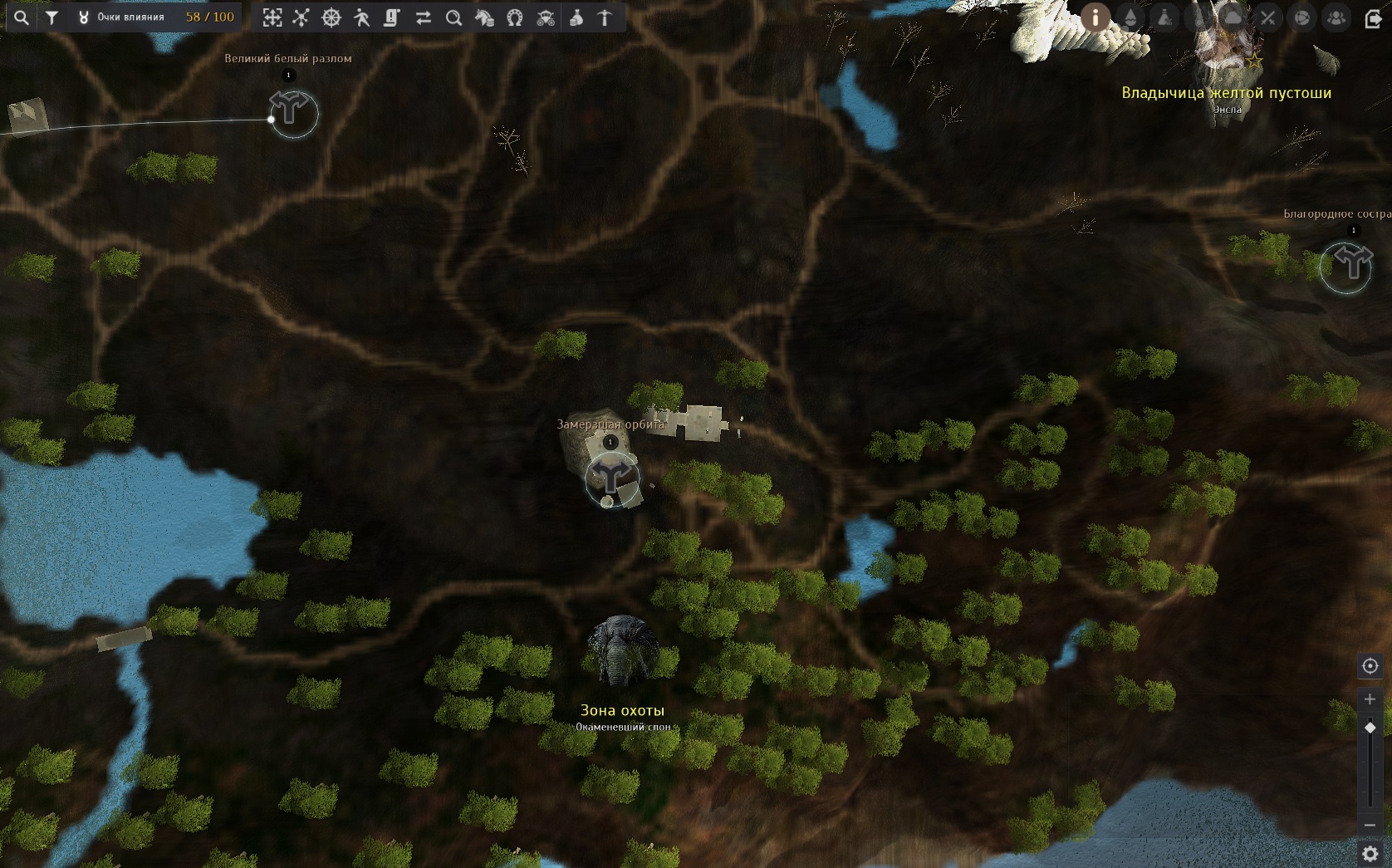Toggle the crossed swords map overlay
Screen dimensions: 1392x868
point(1267,17)
